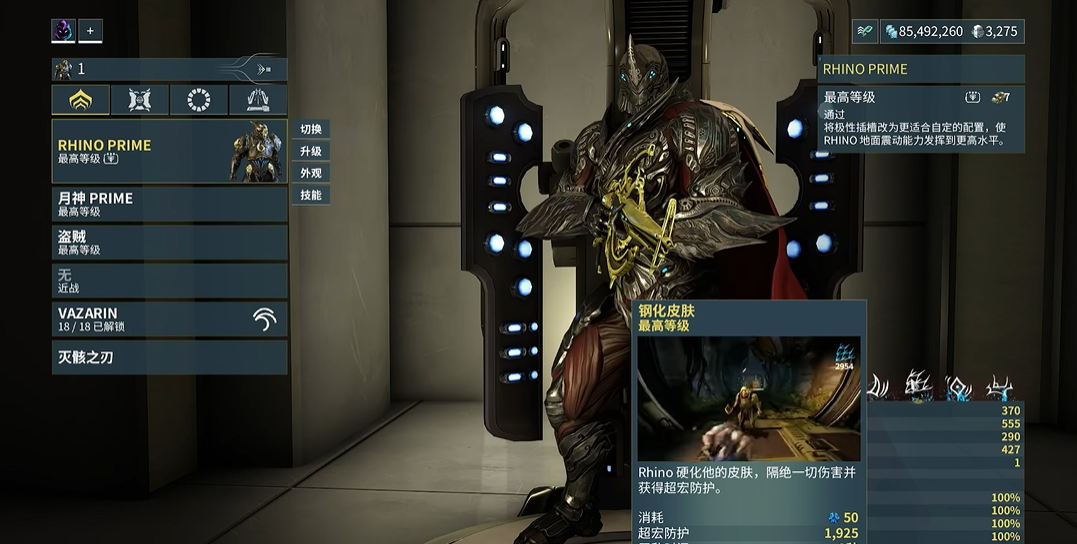Select the 灭骸之刃 weapon slot
The height and width of the screenshot is (544, 1077).
click(169, 357)
